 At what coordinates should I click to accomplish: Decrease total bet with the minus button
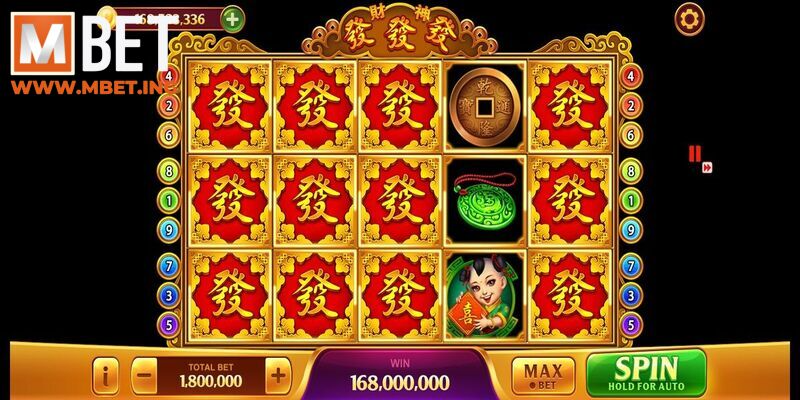[x=144, y=376]
